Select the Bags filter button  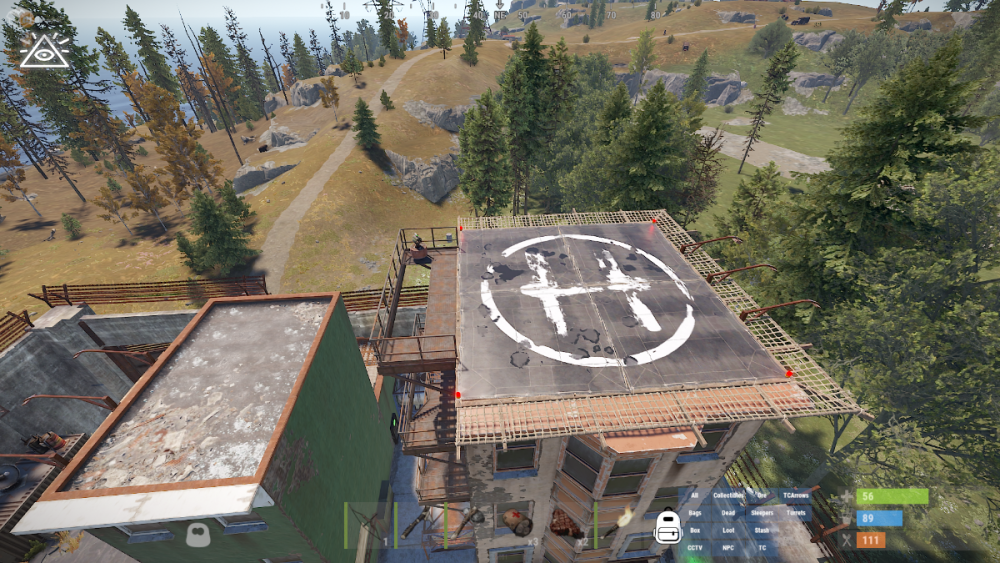695,513
